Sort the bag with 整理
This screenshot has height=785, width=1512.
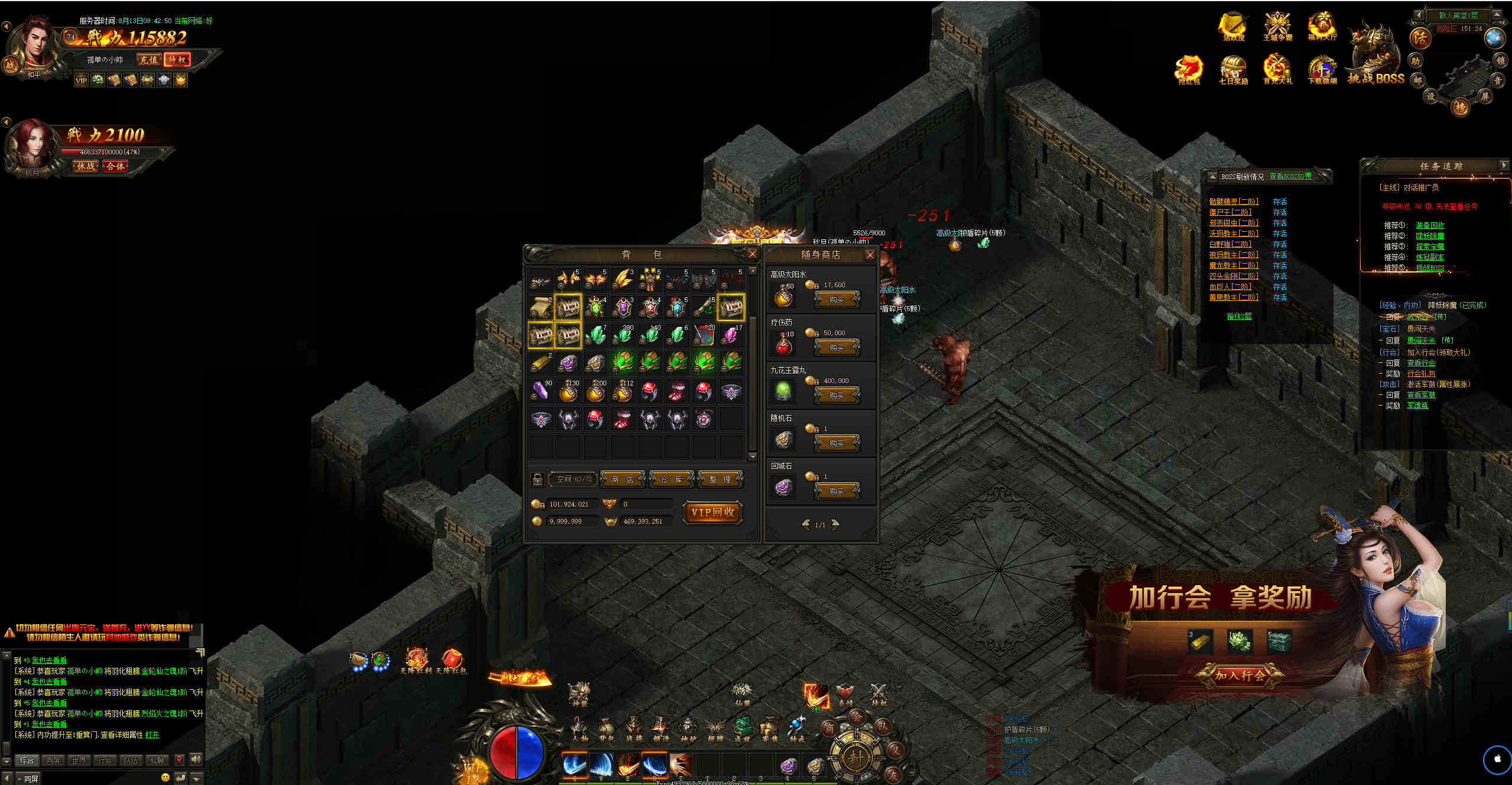click(x=720, y=479)
